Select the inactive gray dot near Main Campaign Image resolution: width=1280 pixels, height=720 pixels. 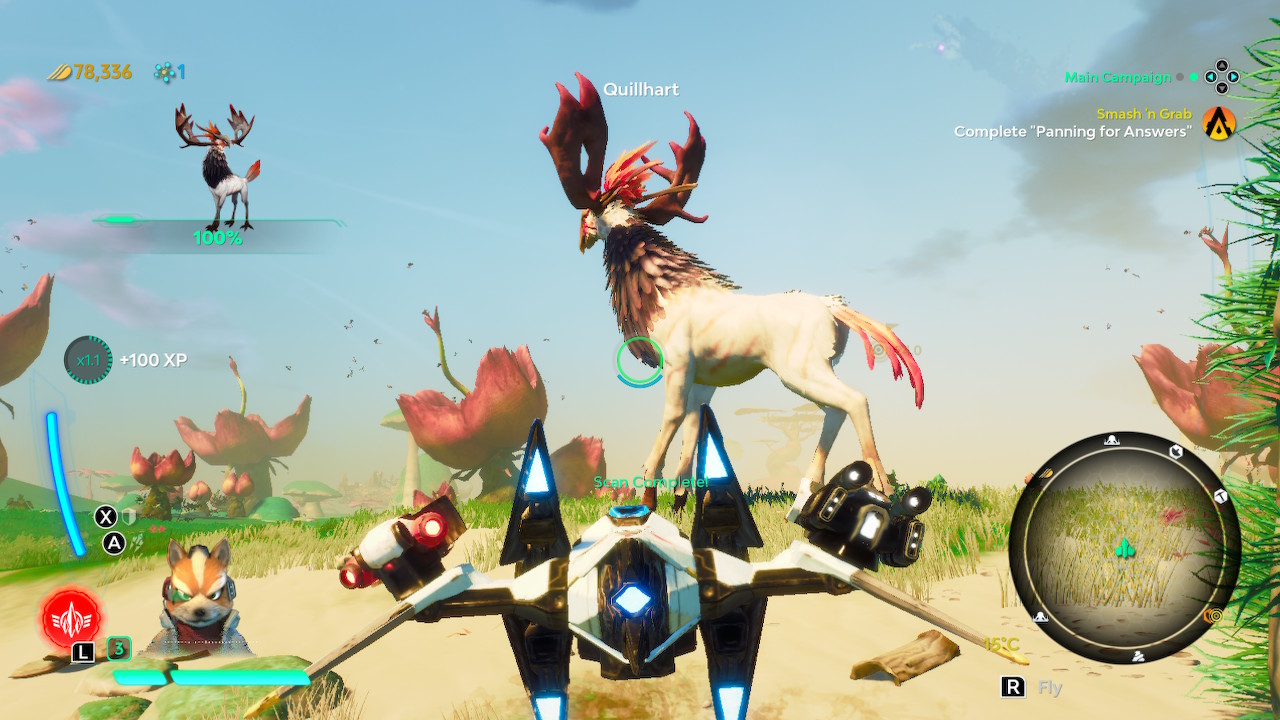[x=1180, y=77]
